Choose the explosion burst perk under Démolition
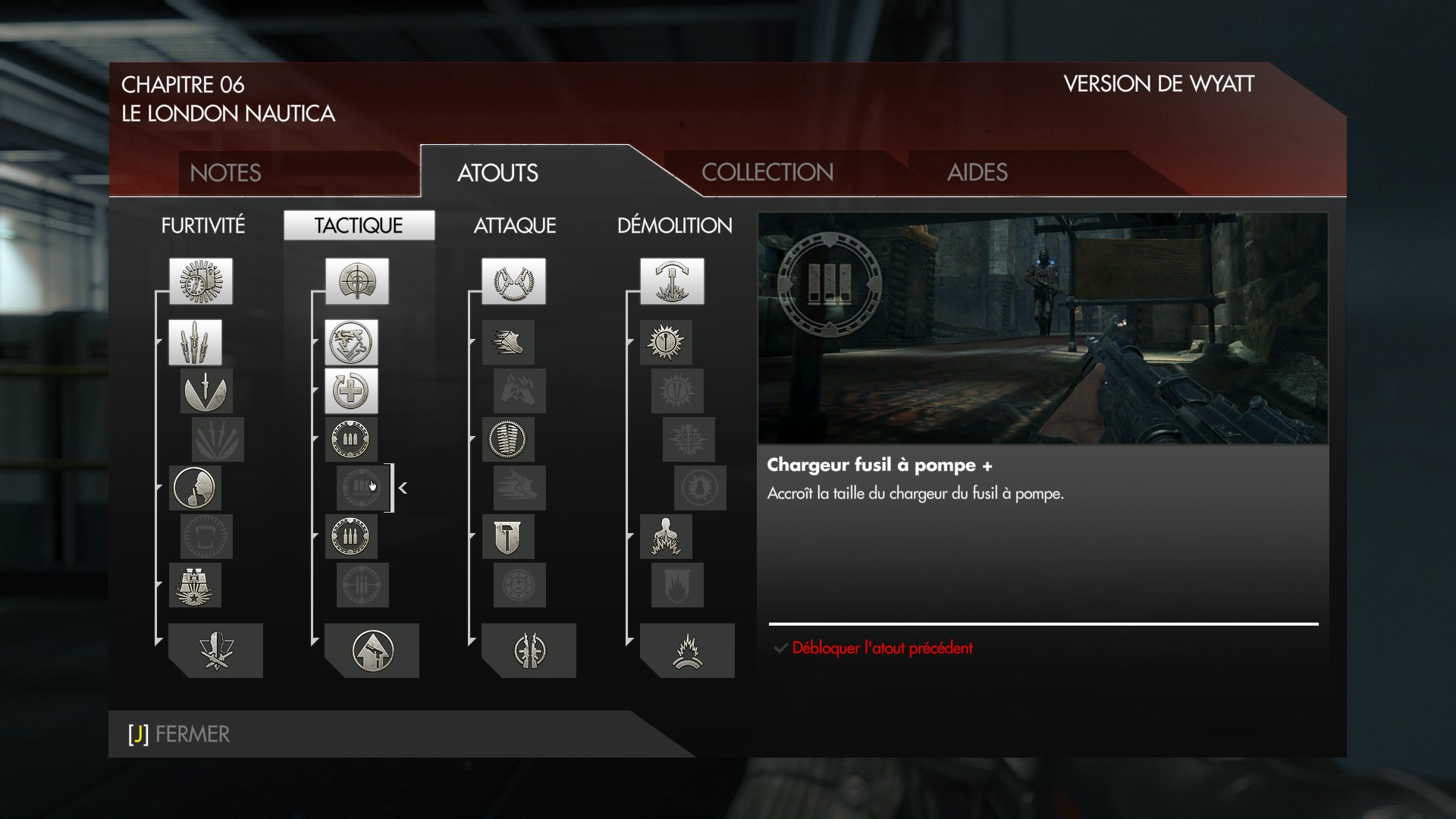The image size is (1456, 819). click(687, 651)
